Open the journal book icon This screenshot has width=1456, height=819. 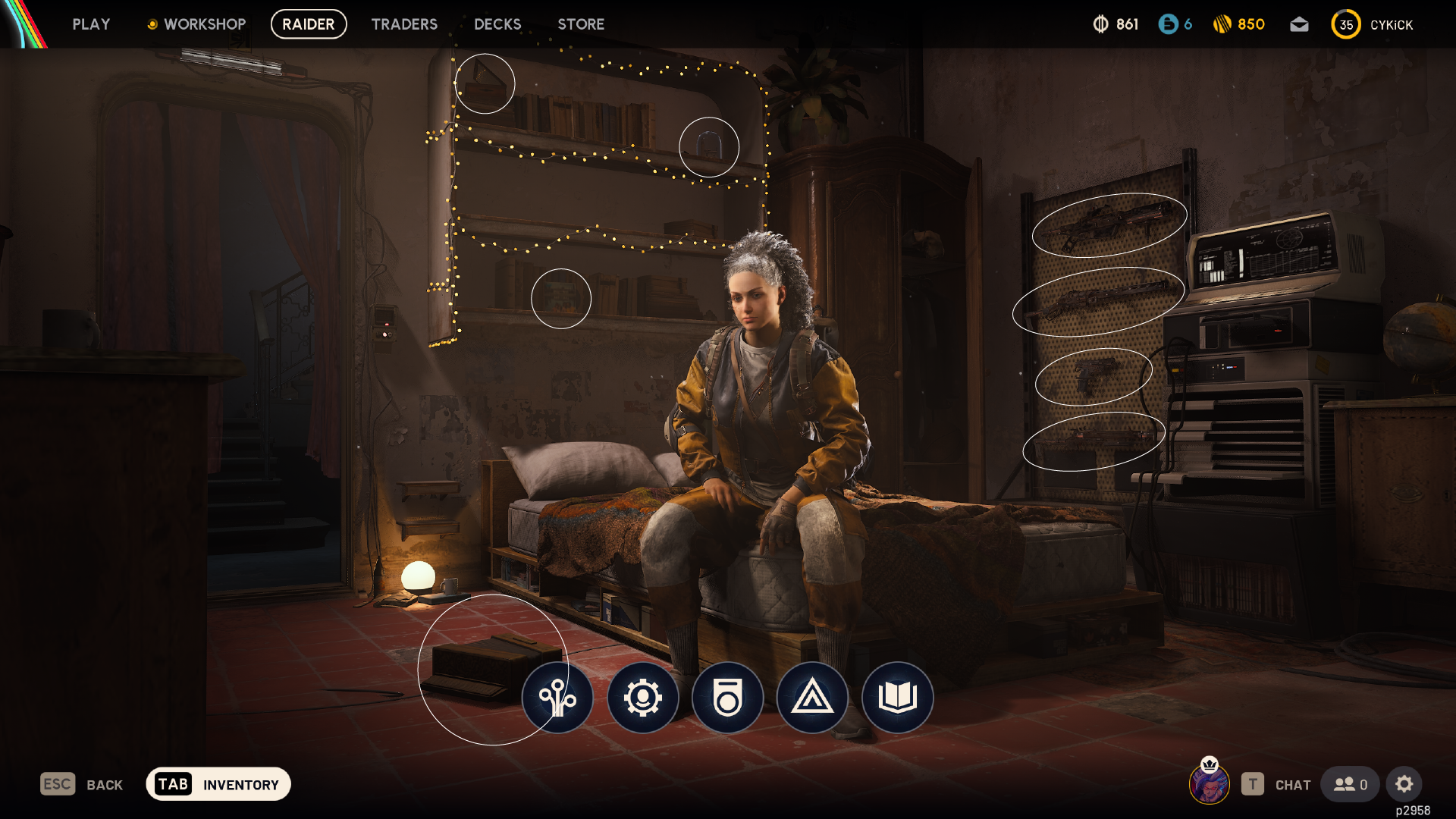(x=897, y=698)
